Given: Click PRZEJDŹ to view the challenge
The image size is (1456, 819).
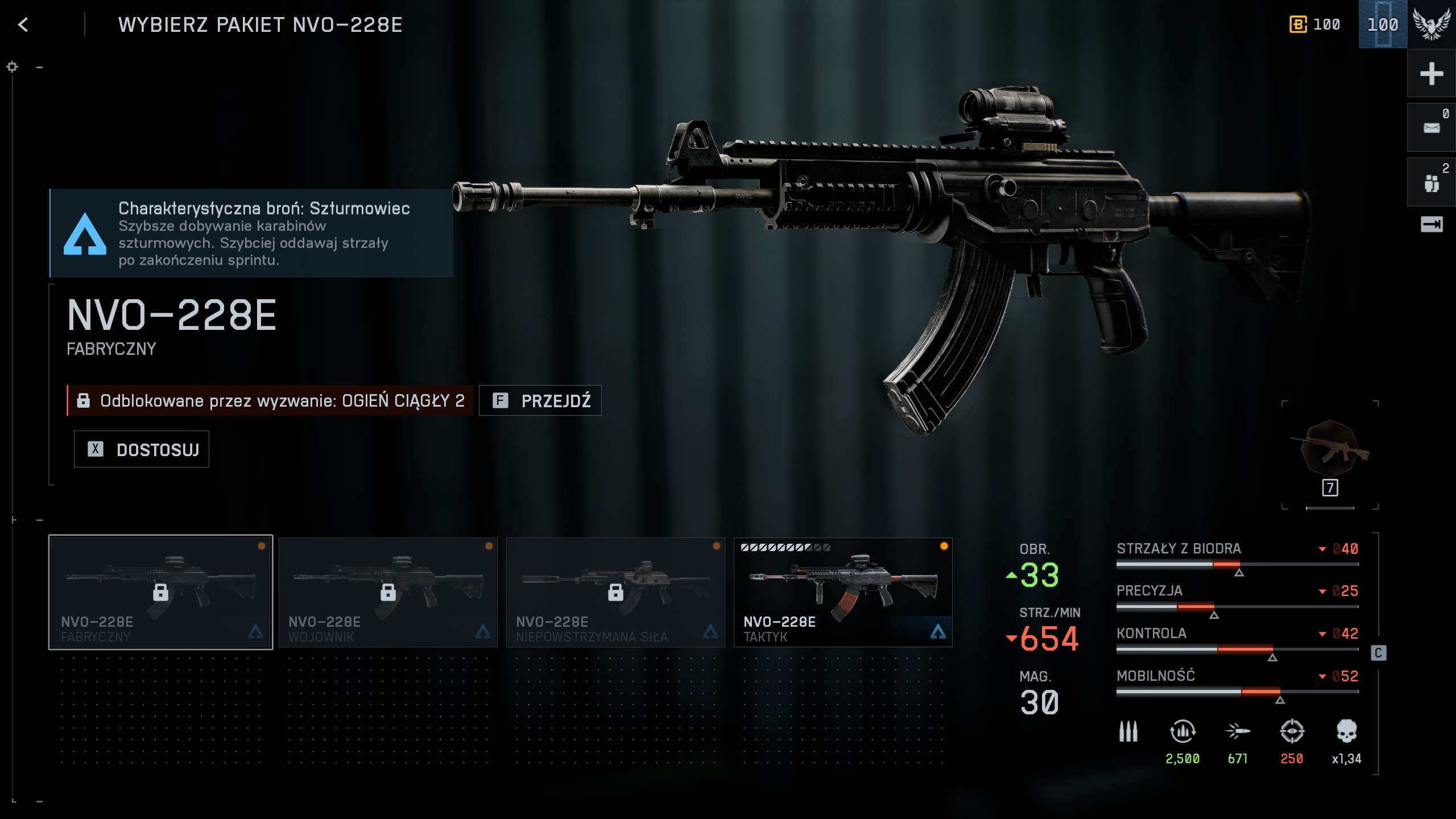Looking at the screenshot, I should [x=540, y=401].
